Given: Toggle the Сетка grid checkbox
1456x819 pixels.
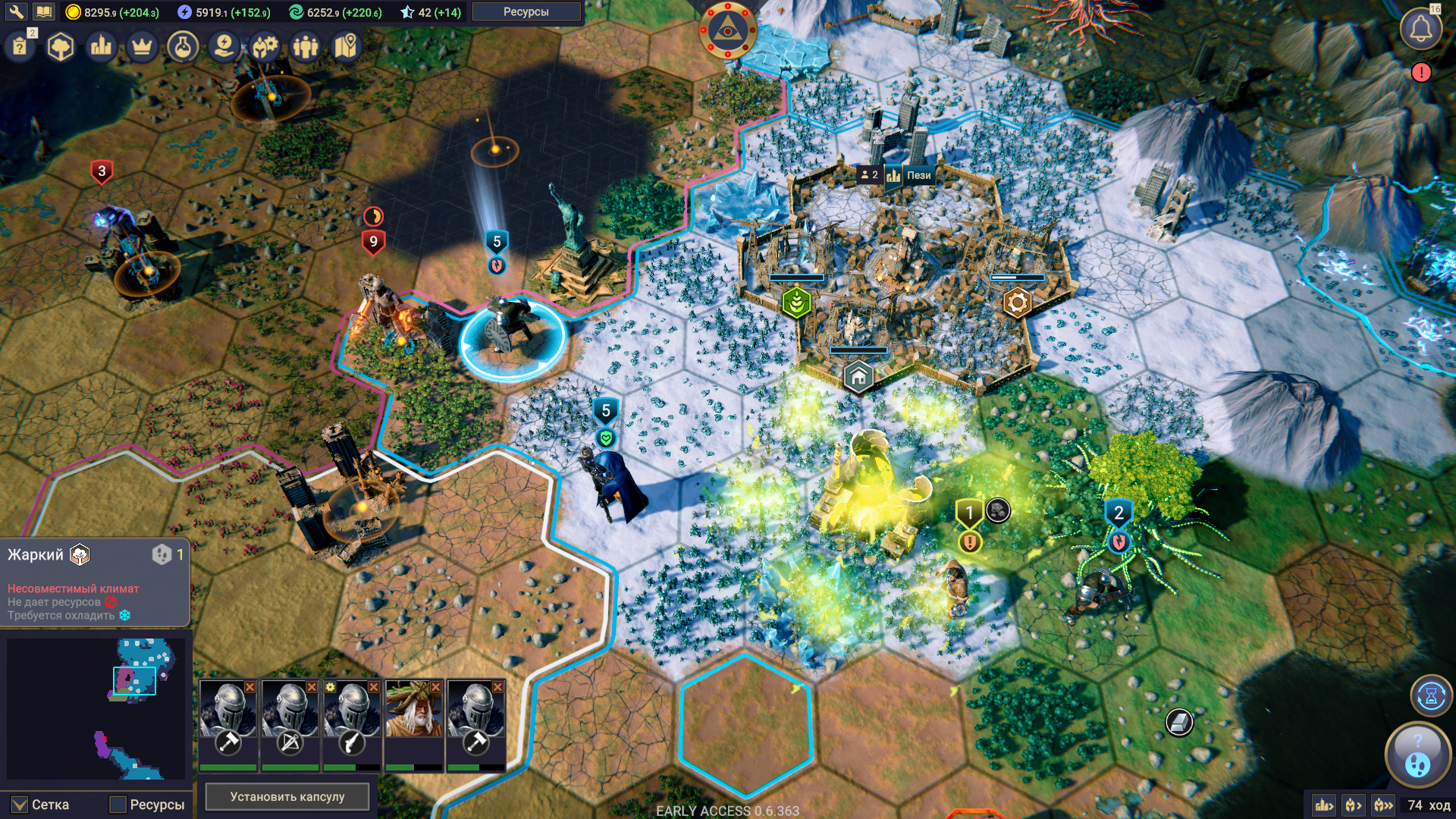Looking at the screenshot, I should pyautogui.click(x=20, y=805).
